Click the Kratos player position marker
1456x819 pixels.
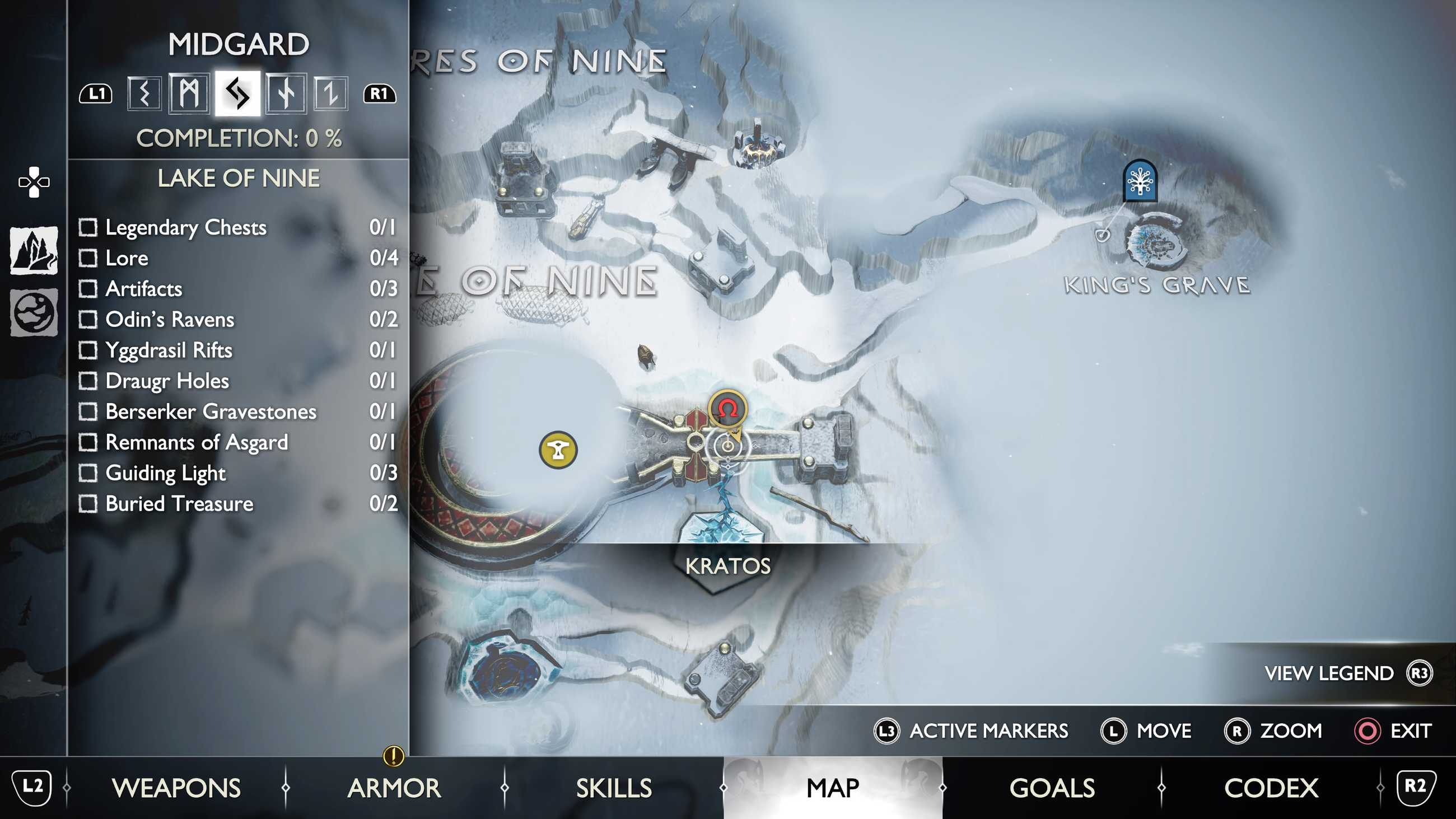(x=729, y=447)
